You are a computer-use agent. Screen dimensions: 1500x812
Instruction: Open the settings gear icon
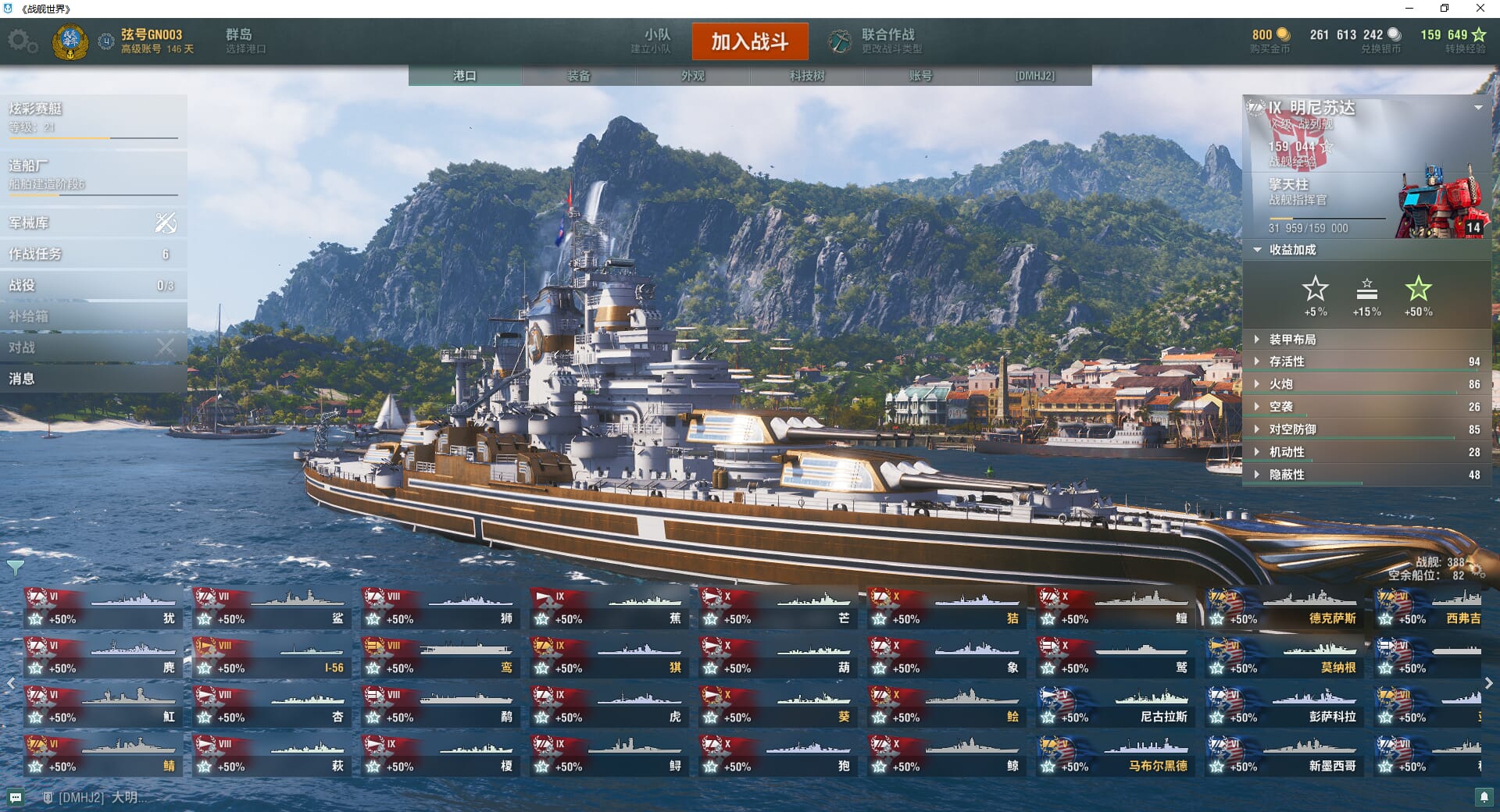[22, 41]
